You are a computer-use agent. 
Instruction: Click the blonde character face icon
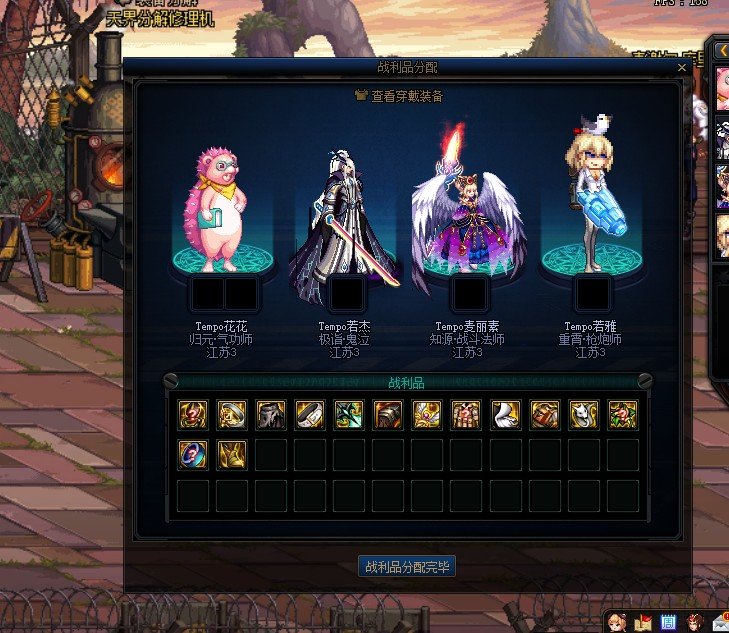(x=617, y=622)
